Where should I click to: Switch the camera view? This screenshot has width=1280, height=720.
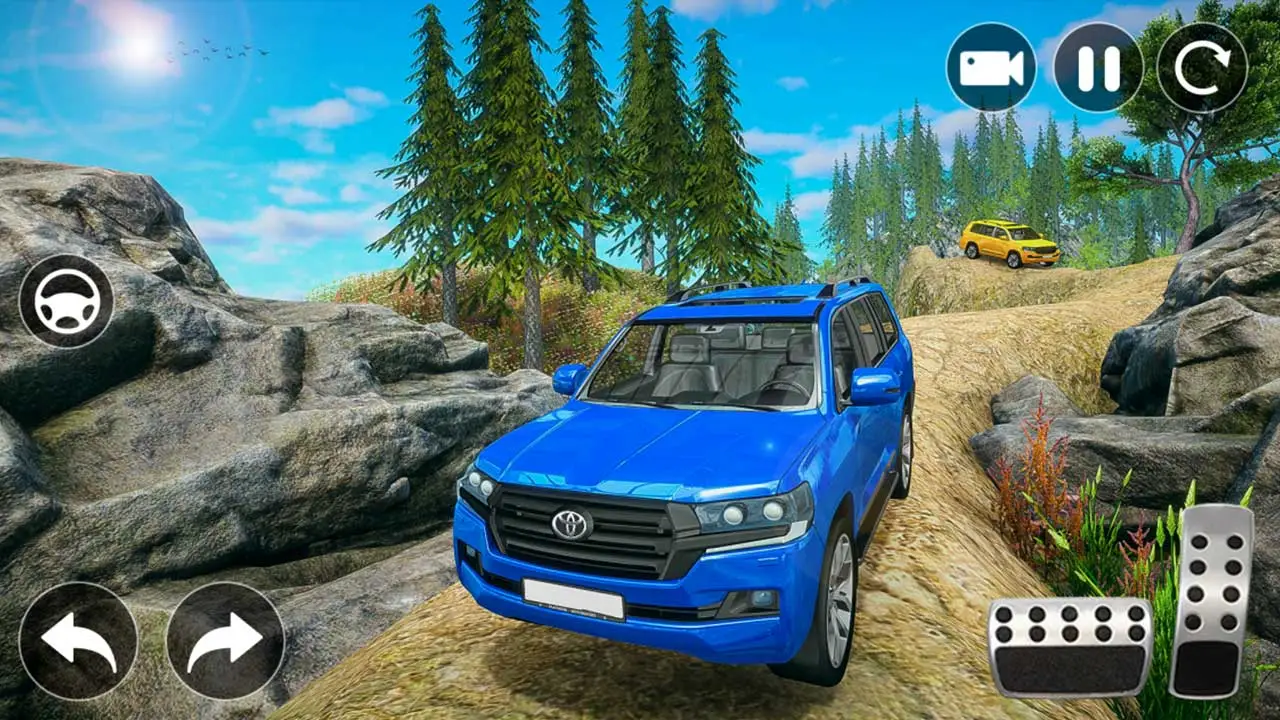[991, 67]
